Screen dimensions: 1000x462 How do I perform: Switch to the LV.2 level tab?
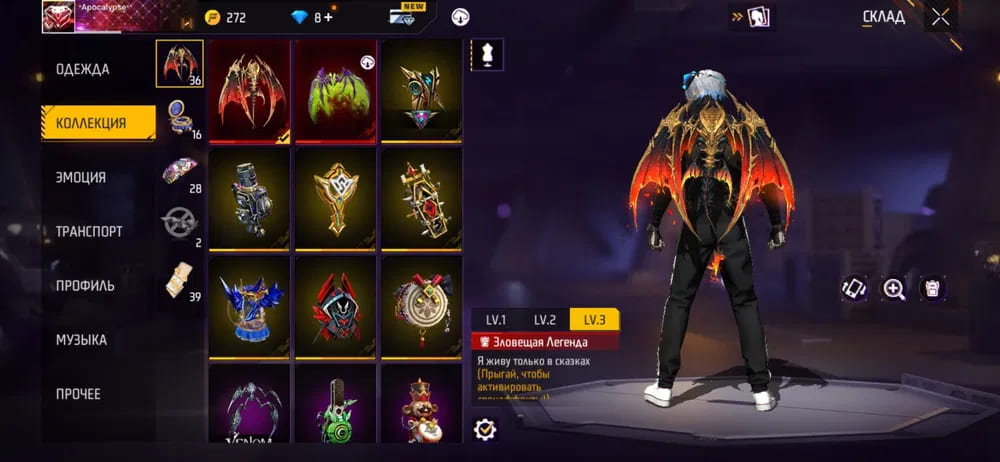tap(544, 320)
